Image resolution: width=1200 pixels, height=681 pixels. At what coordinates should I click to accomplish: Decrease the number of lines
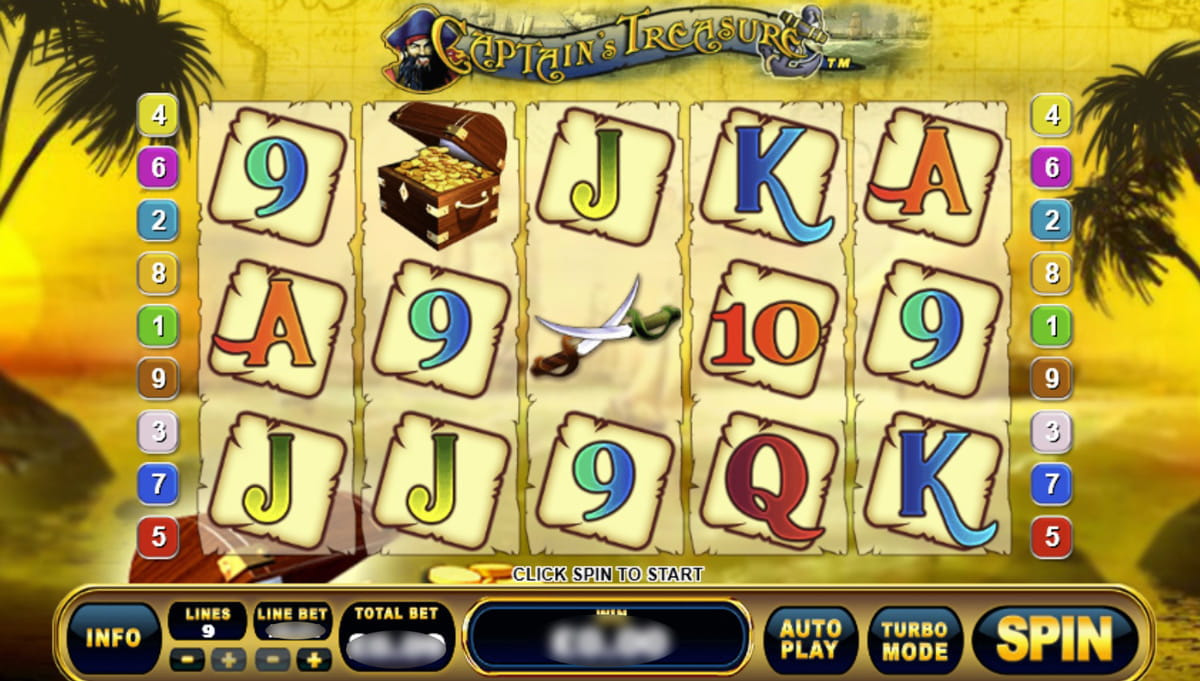click(185, 659)
